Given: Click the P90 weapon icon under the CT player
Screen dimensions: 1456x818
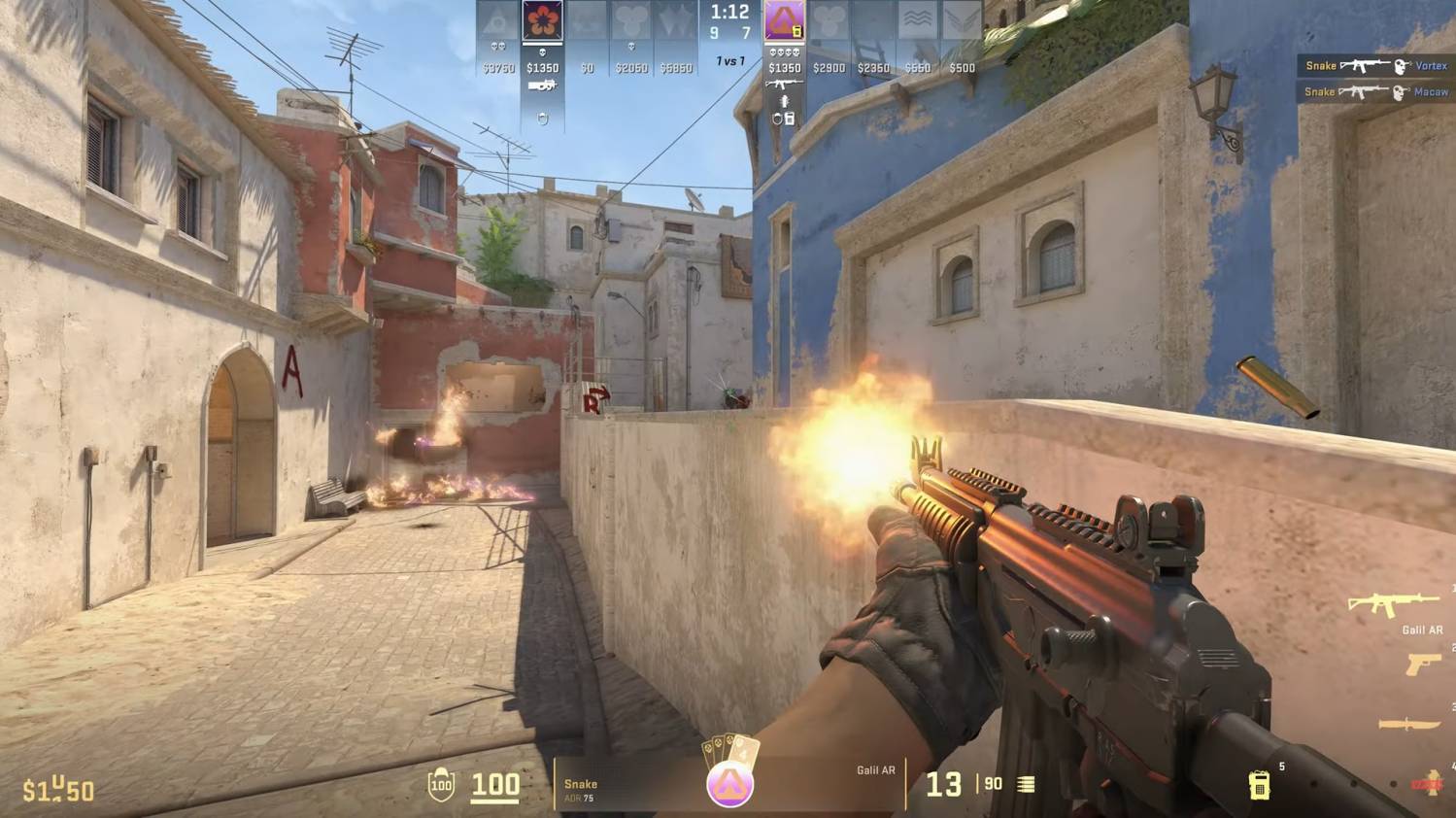Looking at the screenshot, I should tap(543, 85).
